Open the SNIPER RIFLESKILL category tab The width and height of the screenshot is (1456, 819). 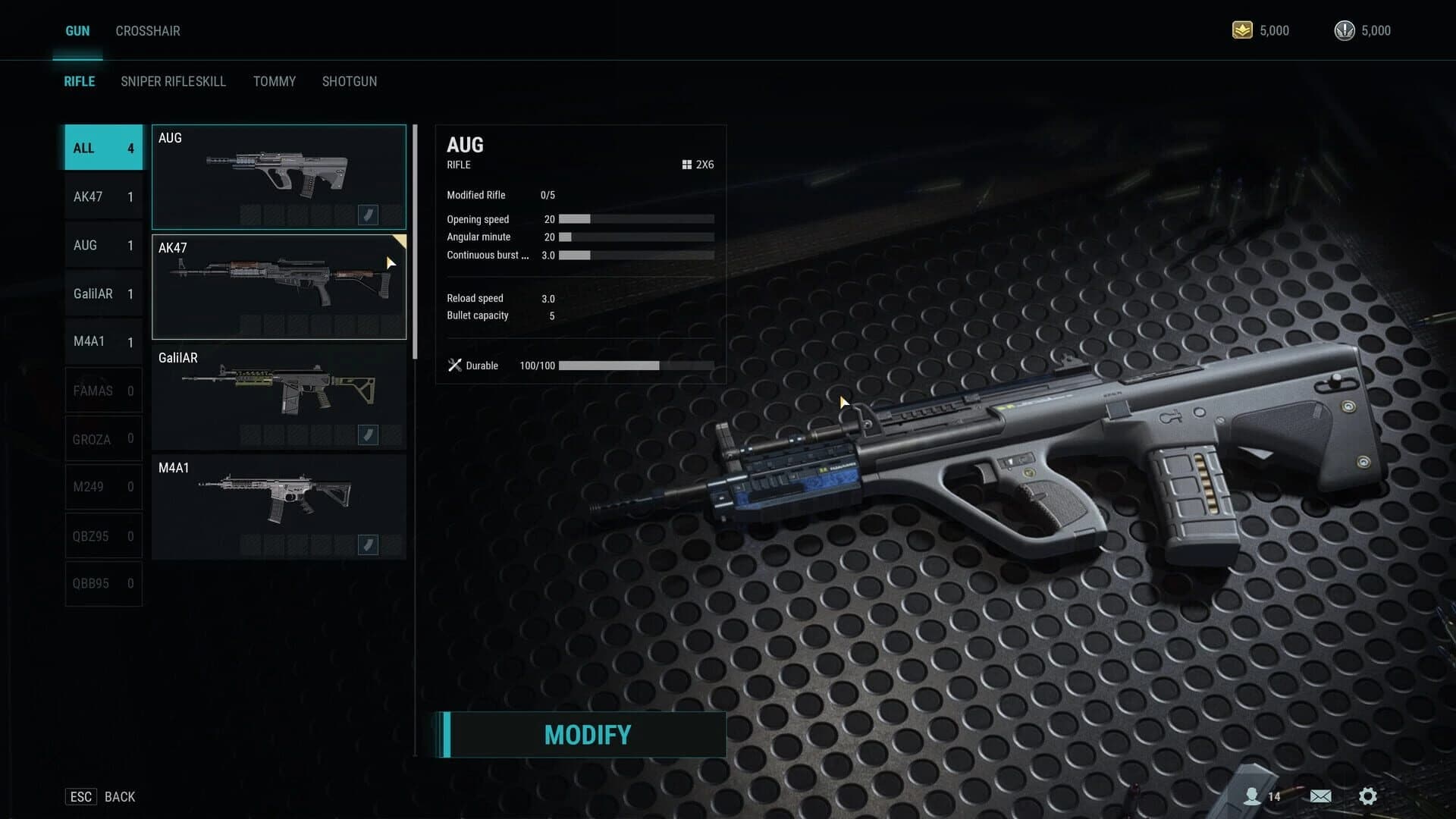click(173, 81)
